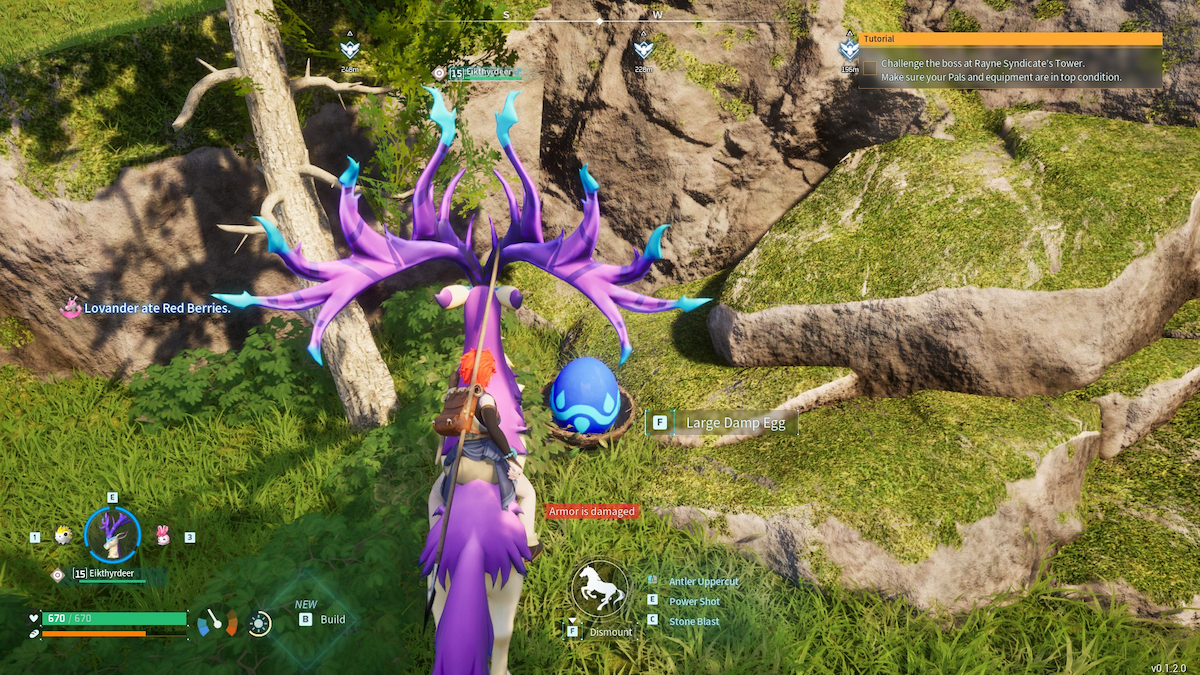Image resolution: width=1200 pixels, height=675 pixels.
Task: Activate the Antler Uppercut skill
Action: 703,581
